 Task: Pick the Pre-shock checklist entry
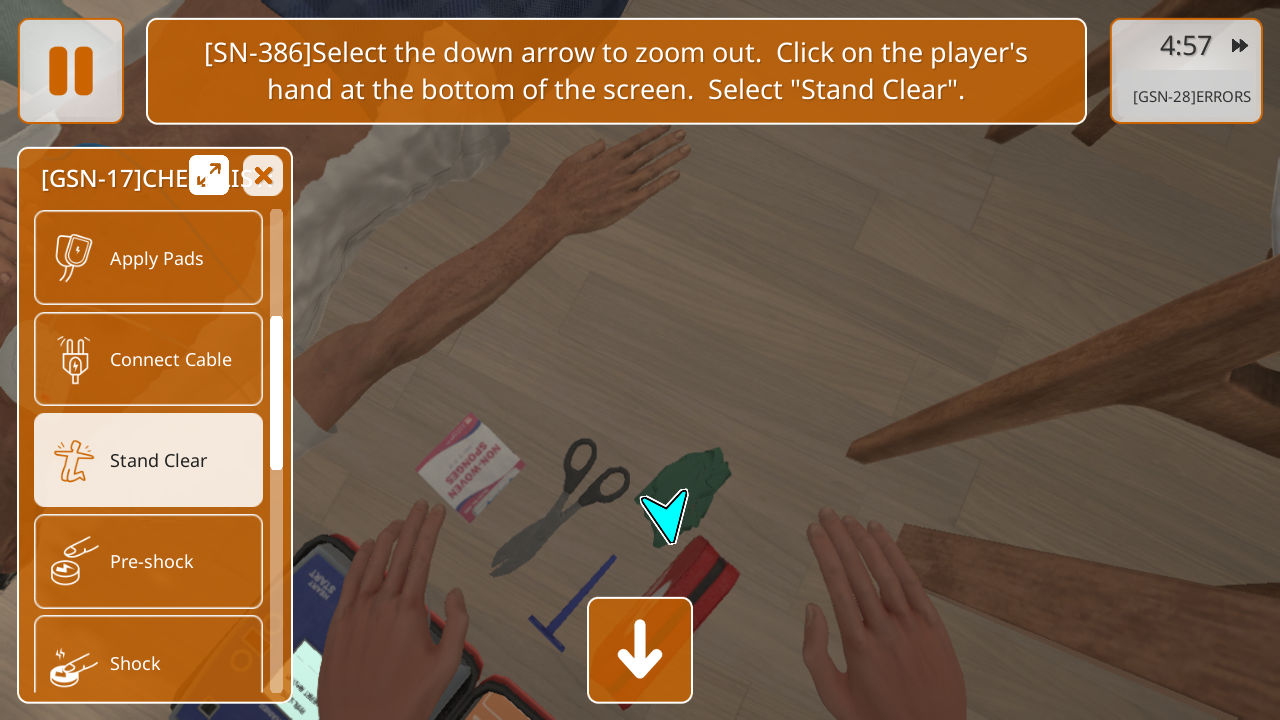pos(149,561)
